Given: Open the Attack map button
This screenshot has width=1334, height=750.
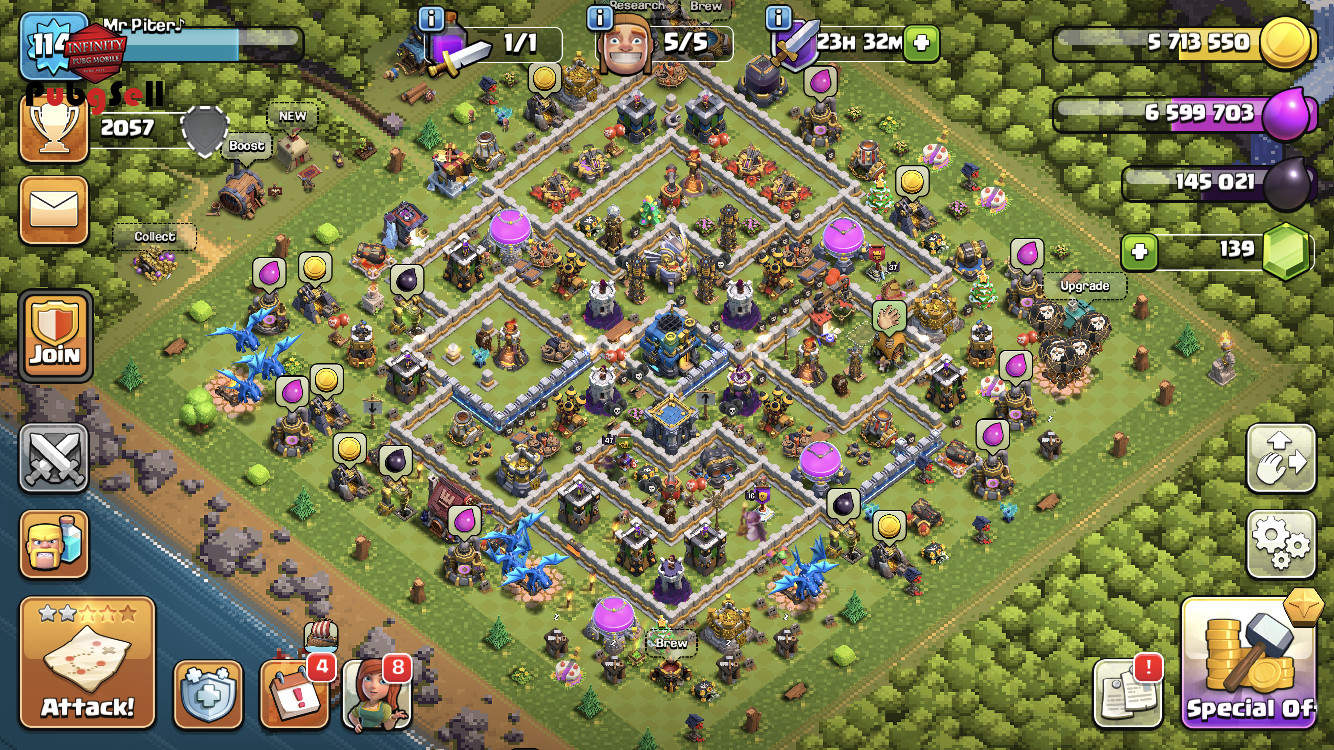Looking at the screenshot, I should click(x=87, y=662).
